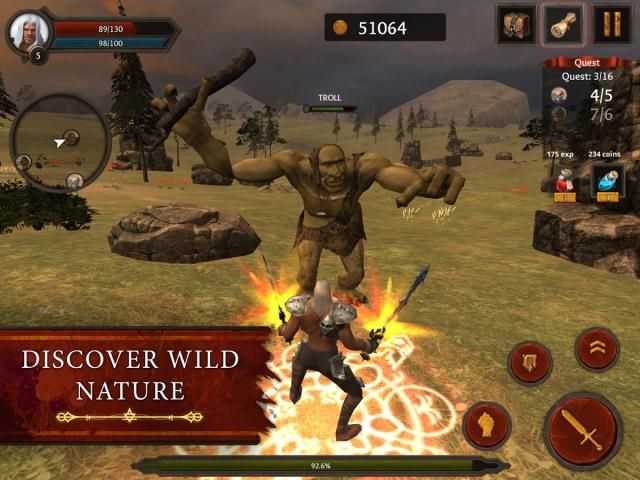Pause the game
Viewport: 640px width, 480px height.
(612, 24)
